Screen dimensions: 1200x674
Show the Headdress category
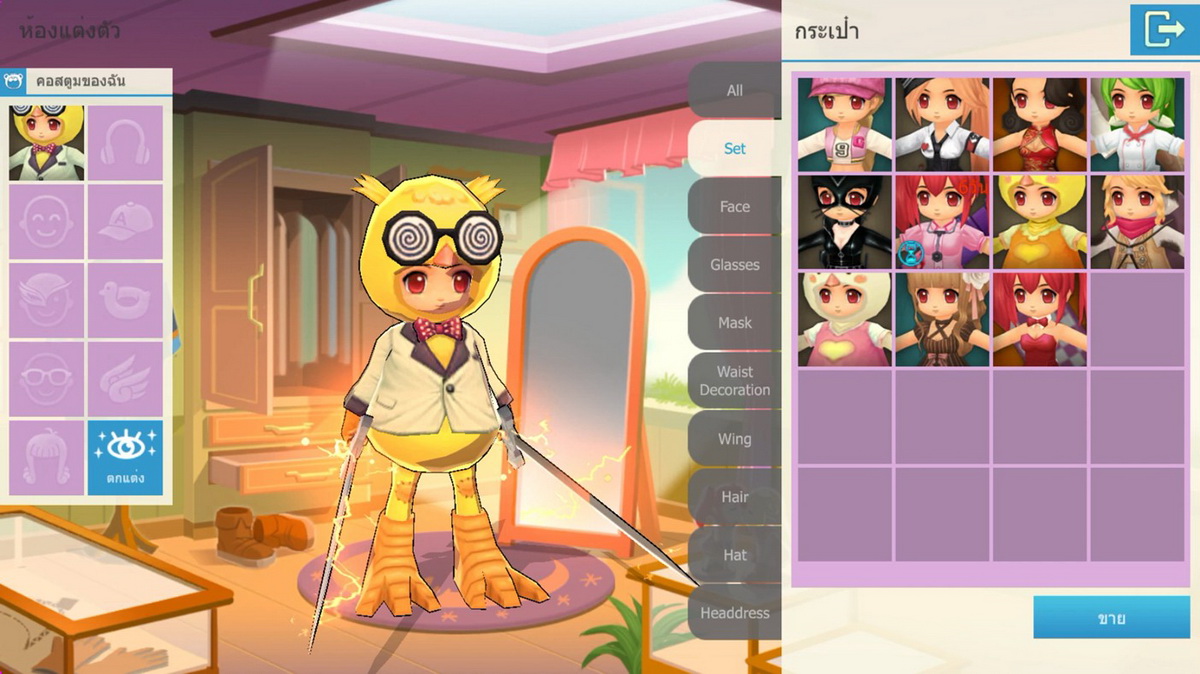click(x=734, y=612)
